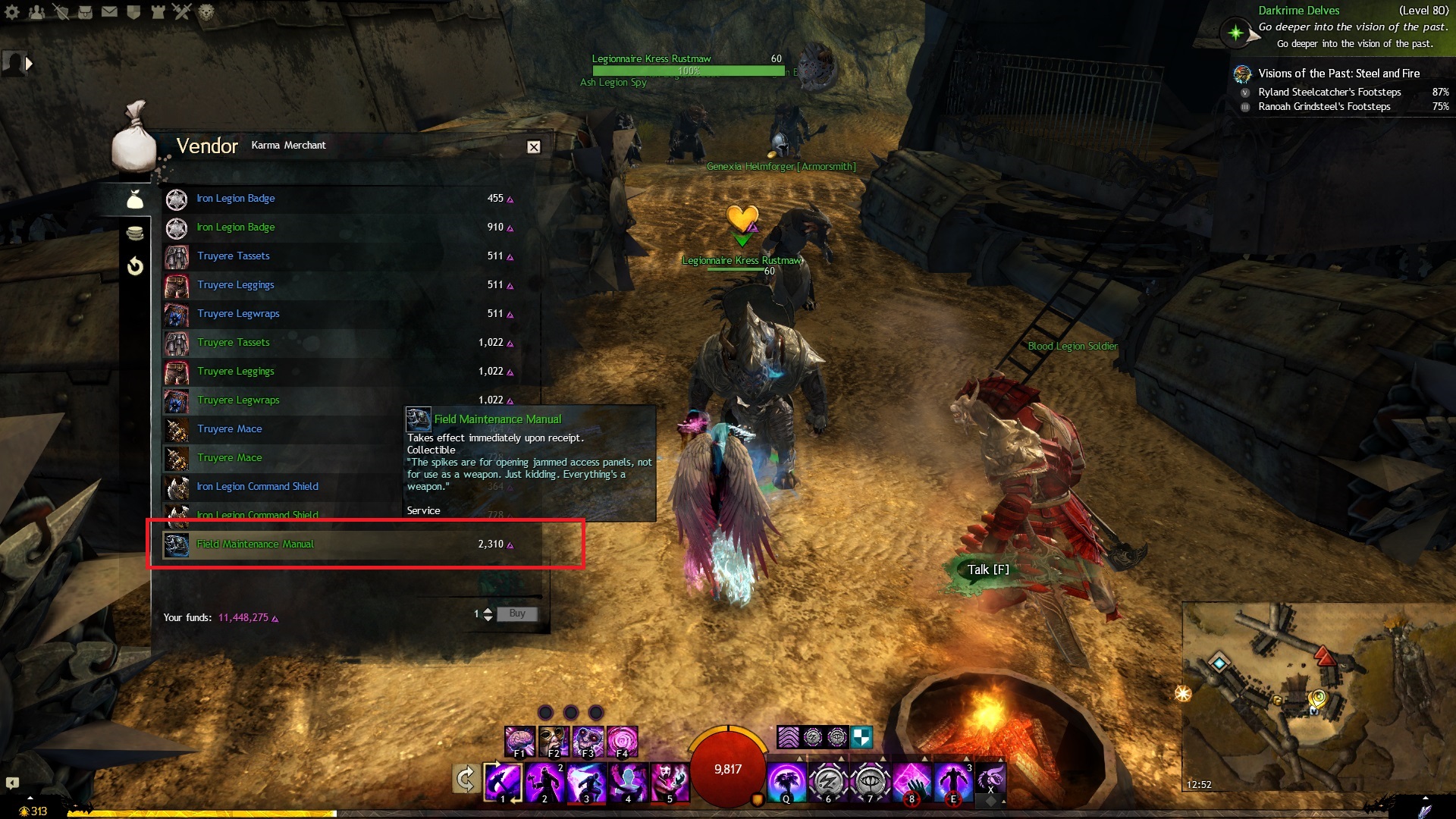The image size is (1456, 819).
Task: Increase the purchase quantity stepper
Action: pos(488,610)
